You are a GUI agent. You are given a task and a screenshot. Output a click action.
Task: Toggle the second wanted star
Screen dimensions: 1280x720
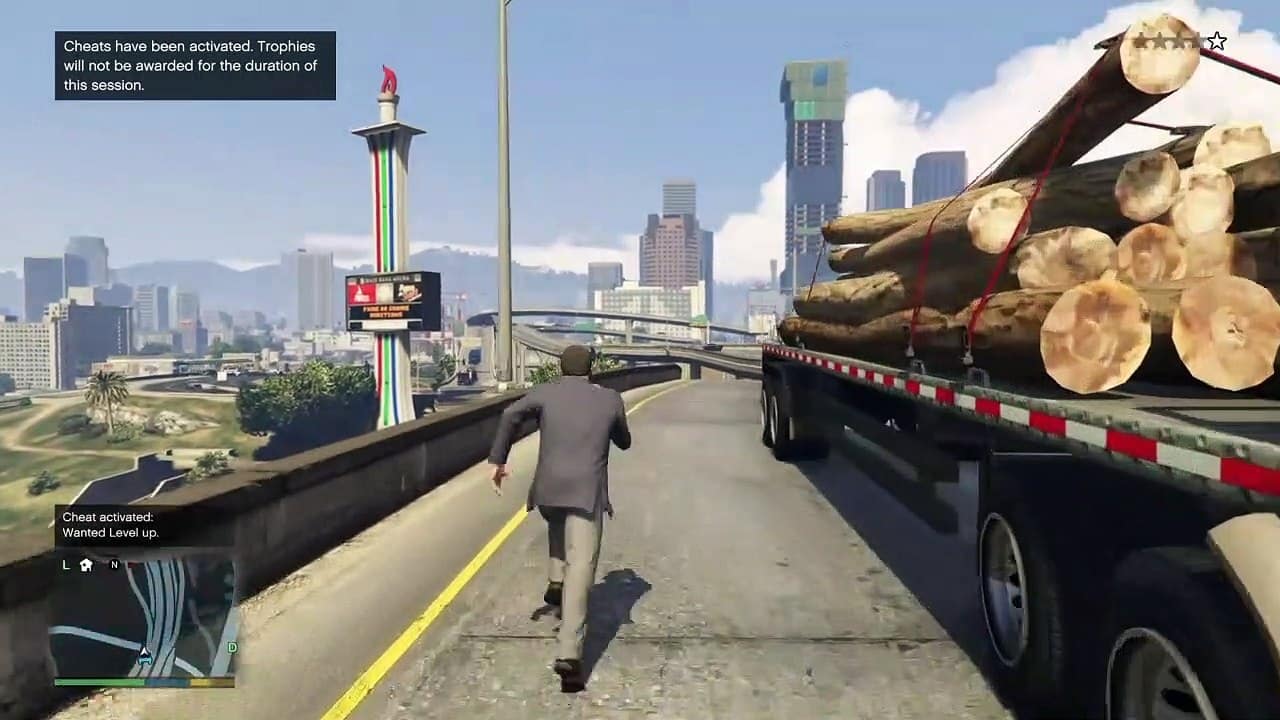(x=1159, y=40)
